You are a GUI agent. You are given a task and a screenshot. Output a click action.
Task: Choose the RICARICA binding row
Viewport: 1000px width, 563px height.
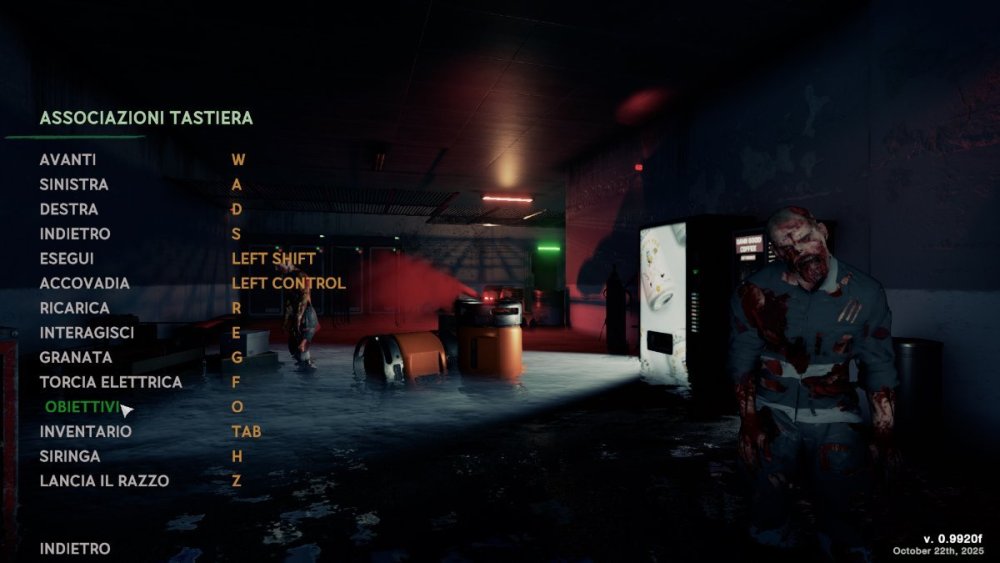point(75,308)
